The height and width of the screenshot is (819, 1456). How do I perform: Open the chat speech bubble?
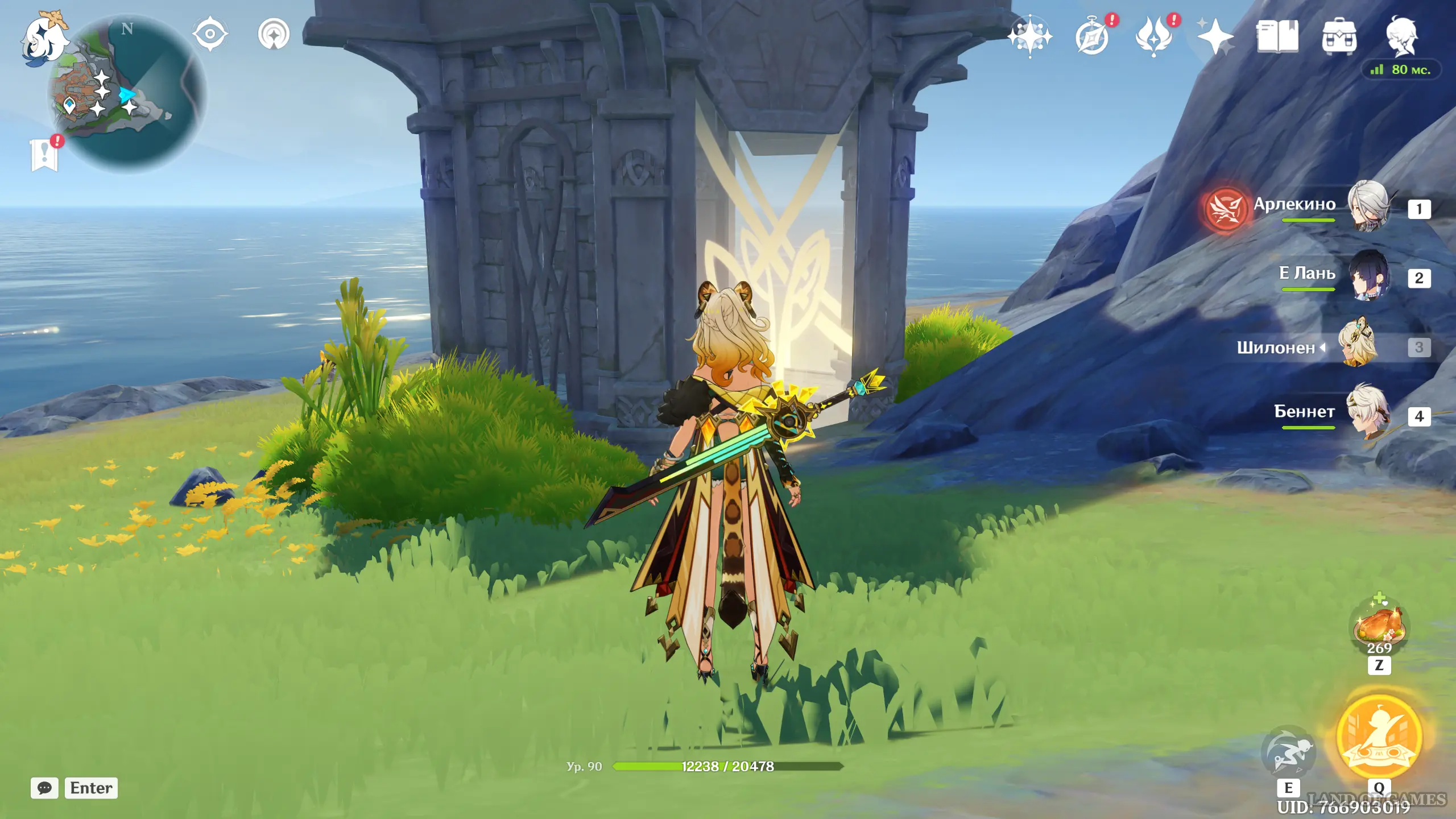point(44,788)
